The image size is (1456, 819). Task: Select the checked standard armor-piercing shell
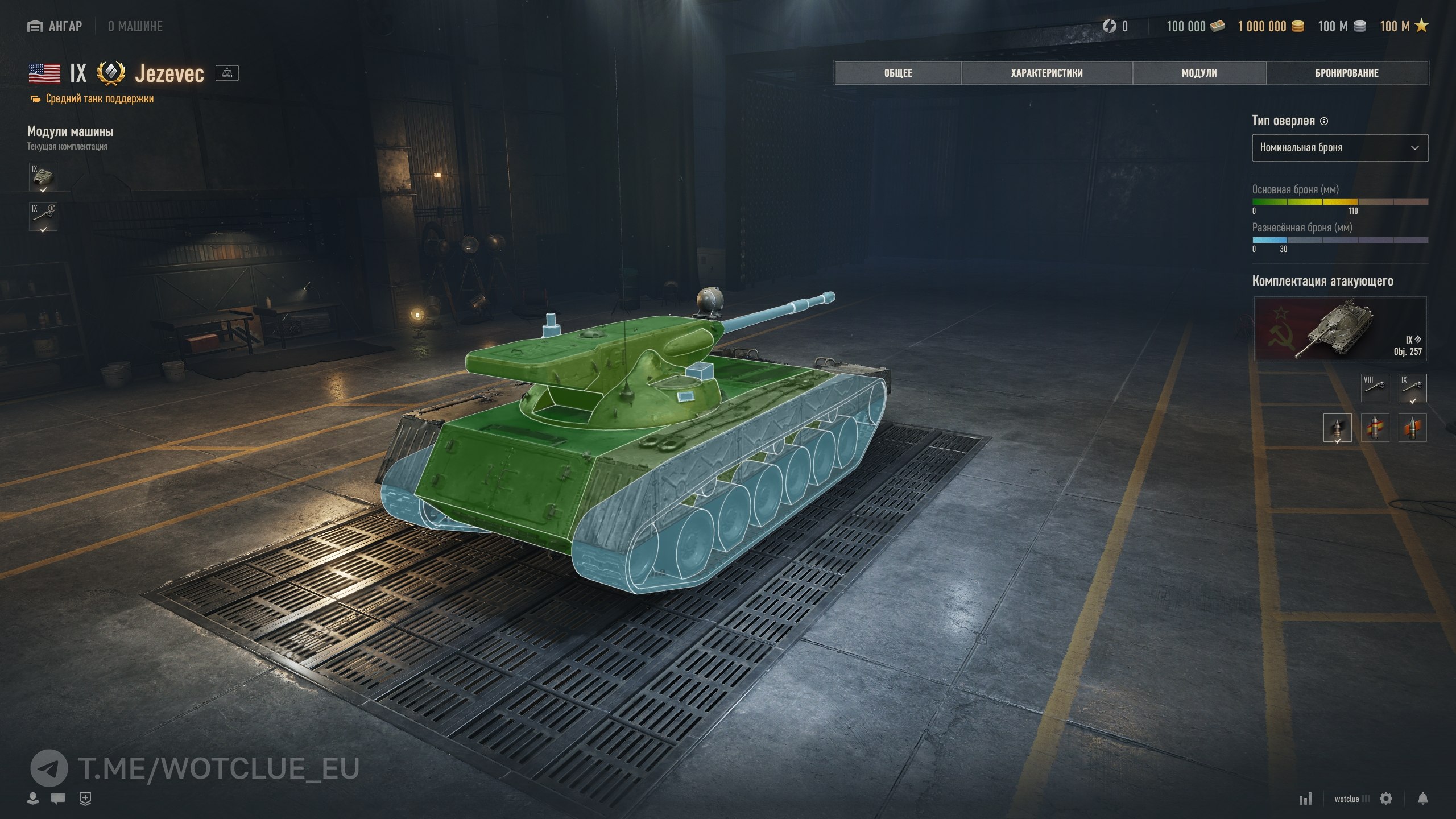pos(1337,428)
